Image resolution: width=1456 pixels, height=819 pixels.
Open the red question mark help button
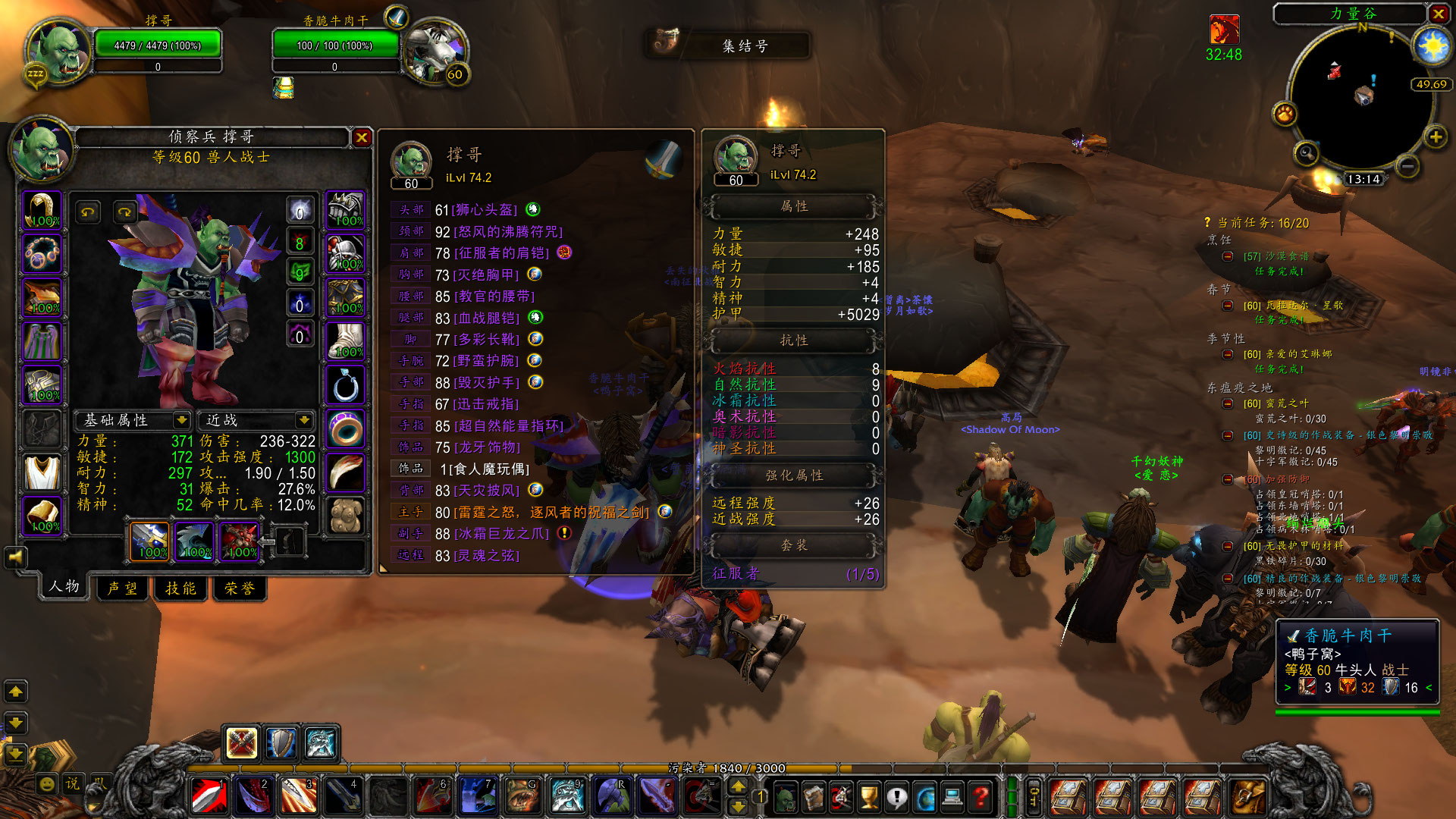tap(981, 798)
